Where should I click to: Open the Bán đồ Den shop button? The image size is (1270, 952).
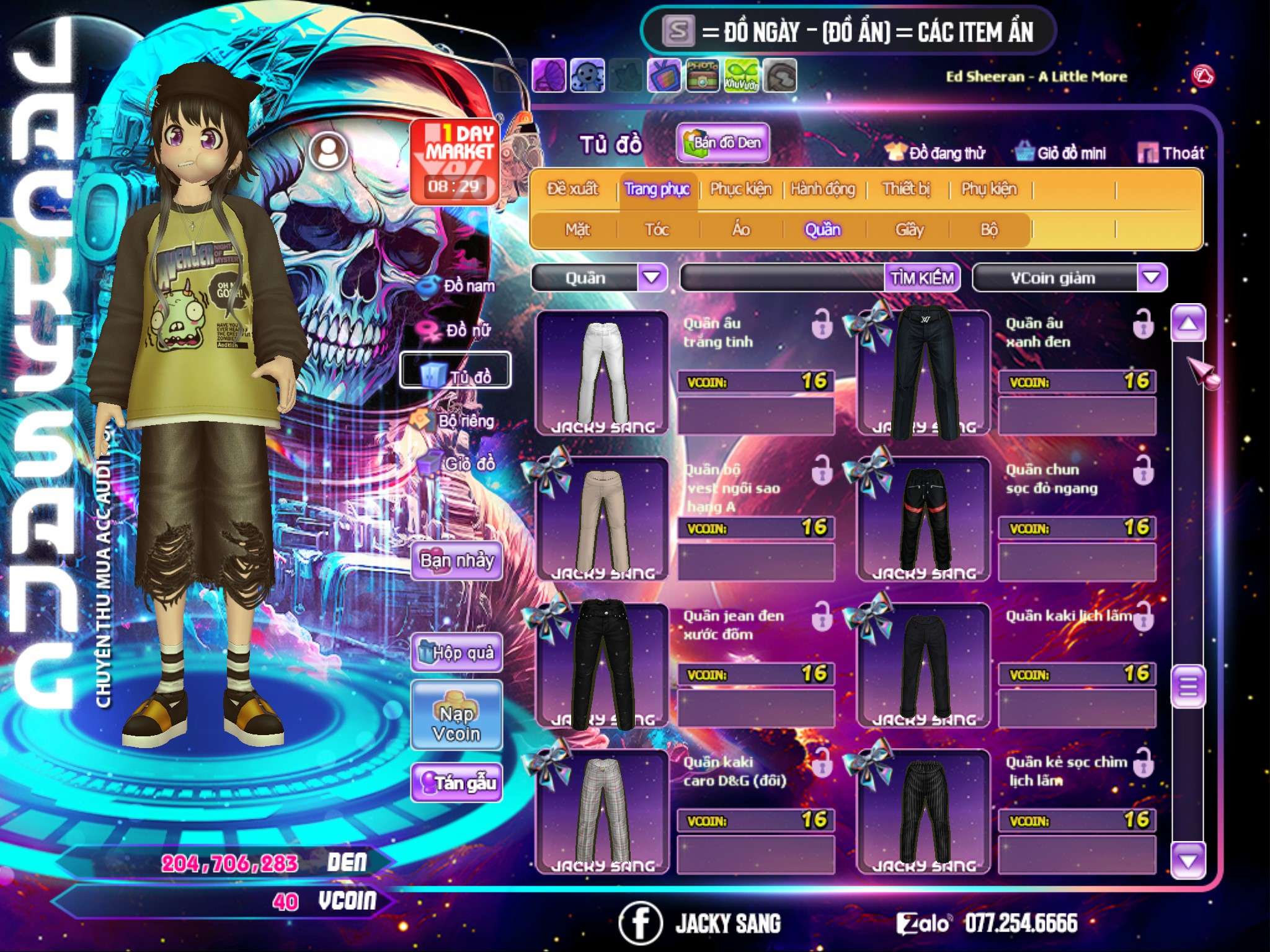[x=722, y=143]
